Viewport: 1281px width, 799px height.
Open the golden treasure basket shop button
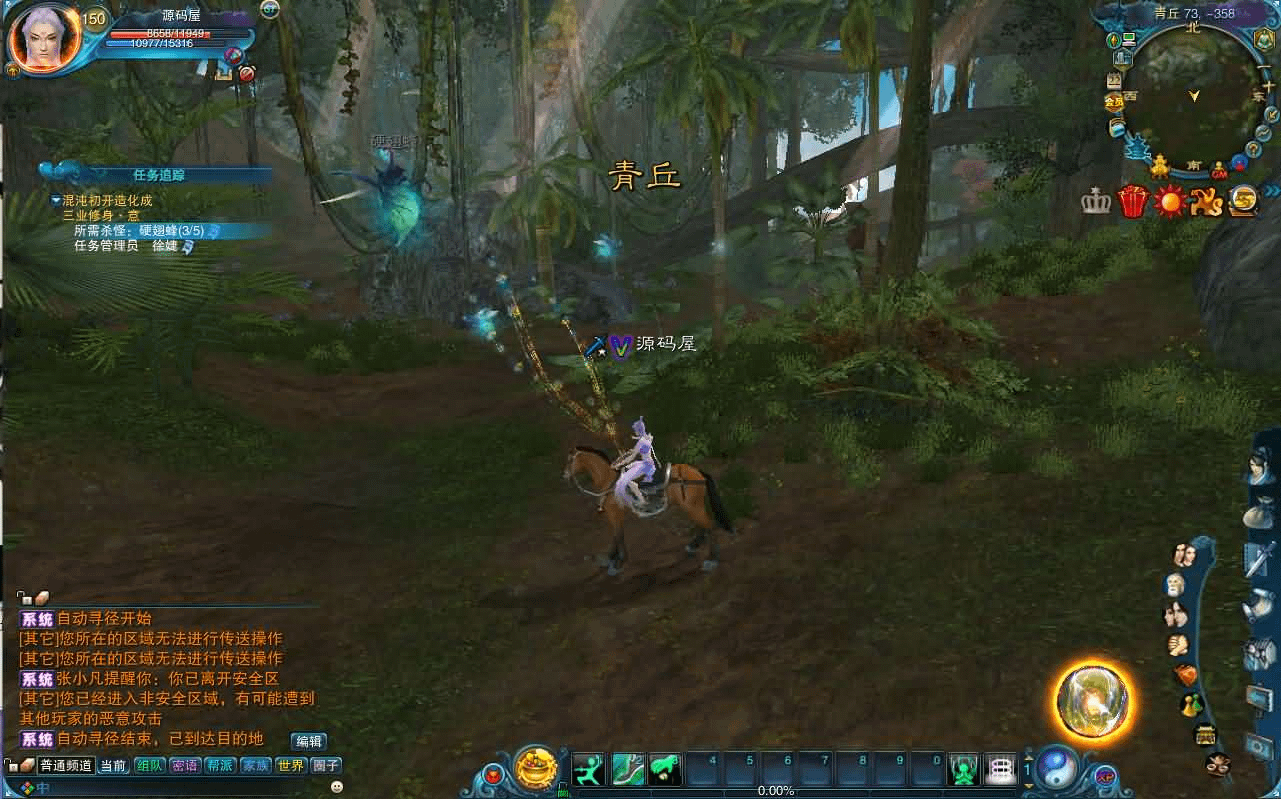[x=536, y=769]
